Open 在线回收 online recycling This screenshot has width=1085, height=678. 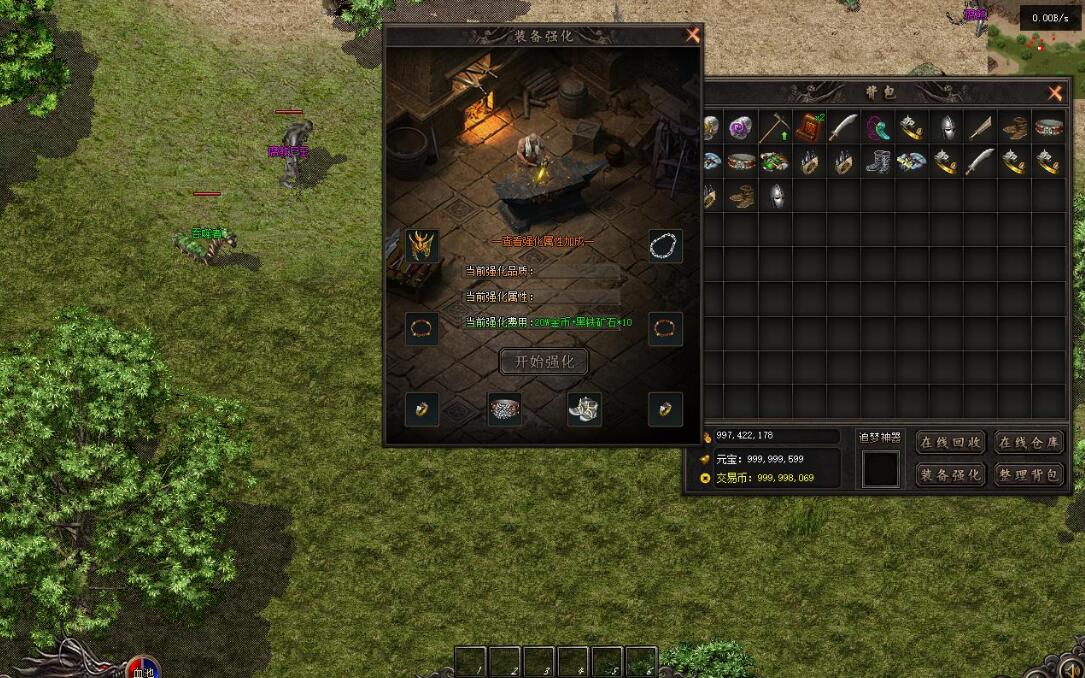(950, 442)
